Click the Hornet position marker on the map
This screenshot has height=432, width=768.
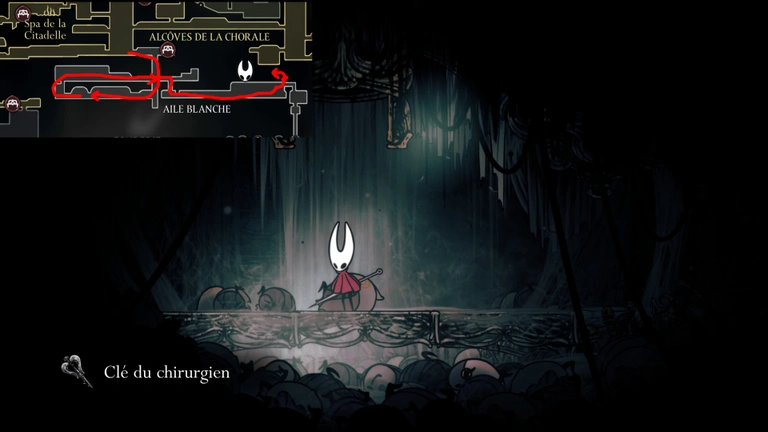245,70
